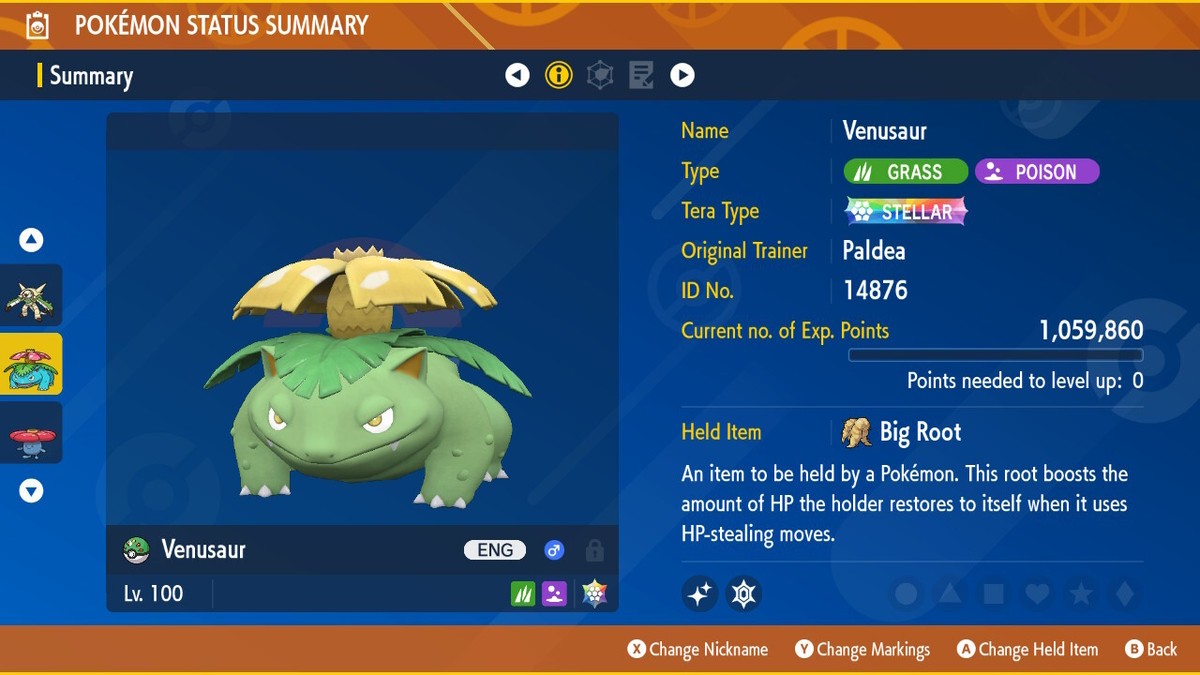
Task: Go to the previous summary page arrow
Action: 517,75
